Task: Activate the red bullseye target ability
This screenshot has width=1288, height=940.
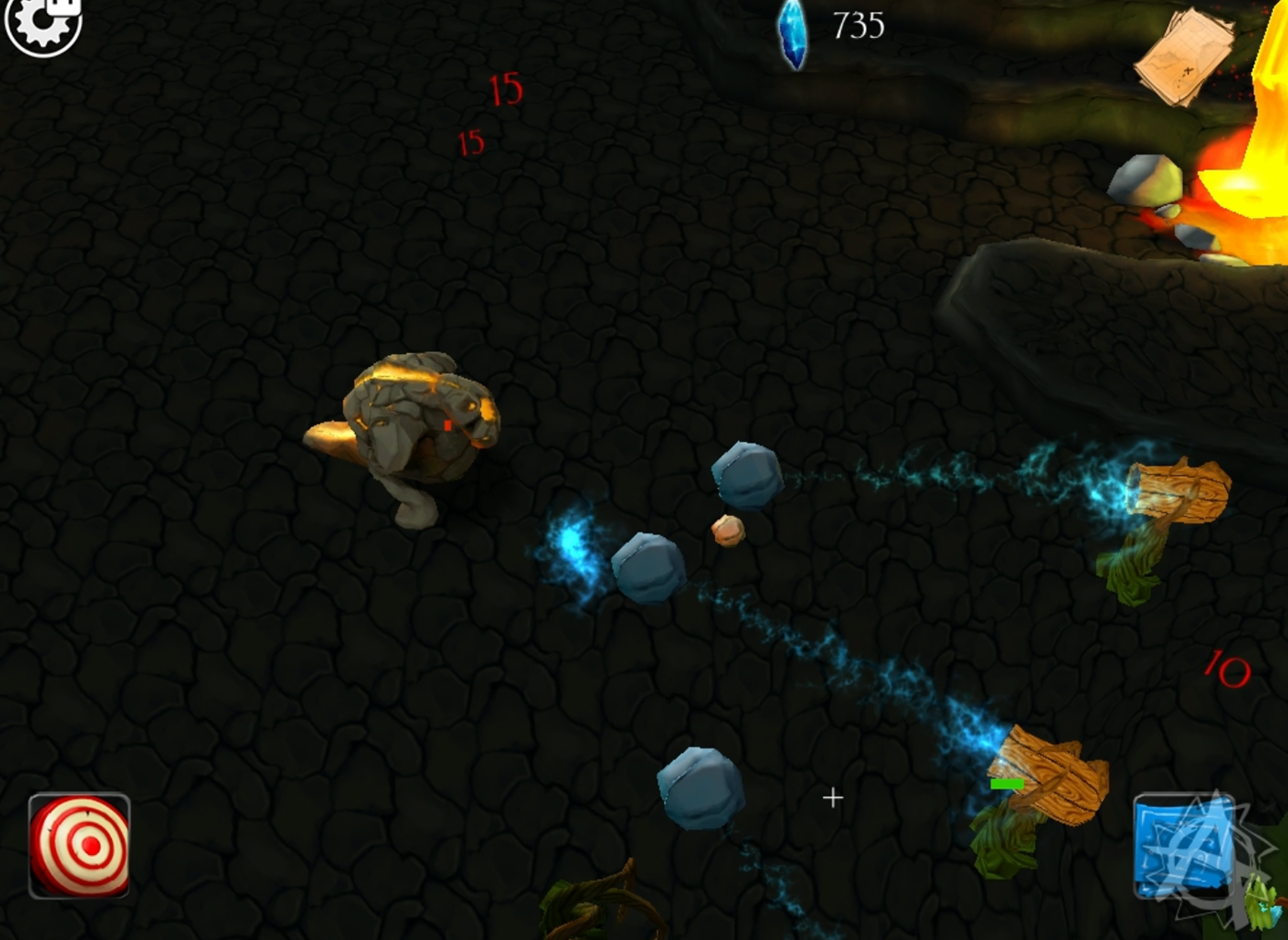Action: (x=79, y=846)
